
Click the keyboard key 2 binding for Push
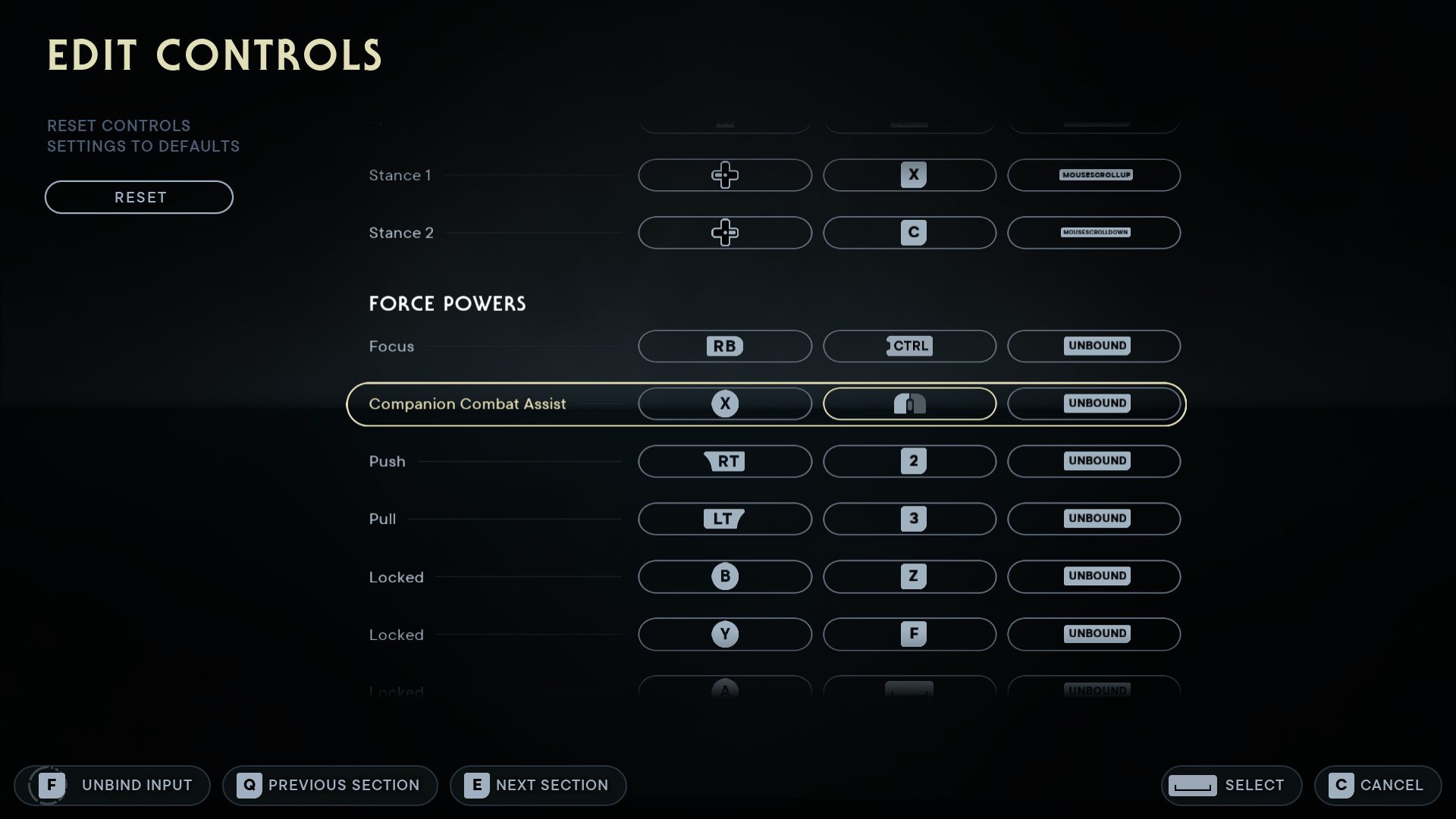click(x=909, y=461)
